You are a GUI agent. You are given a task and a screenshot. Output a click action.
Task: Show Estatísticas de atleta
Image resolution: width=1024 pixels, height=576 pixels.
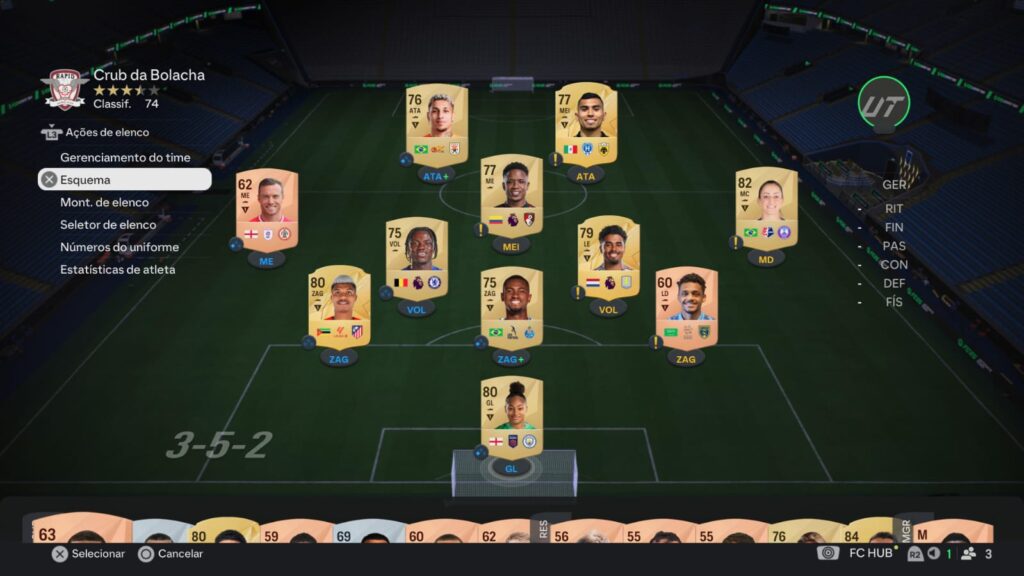tap(117, 269)
